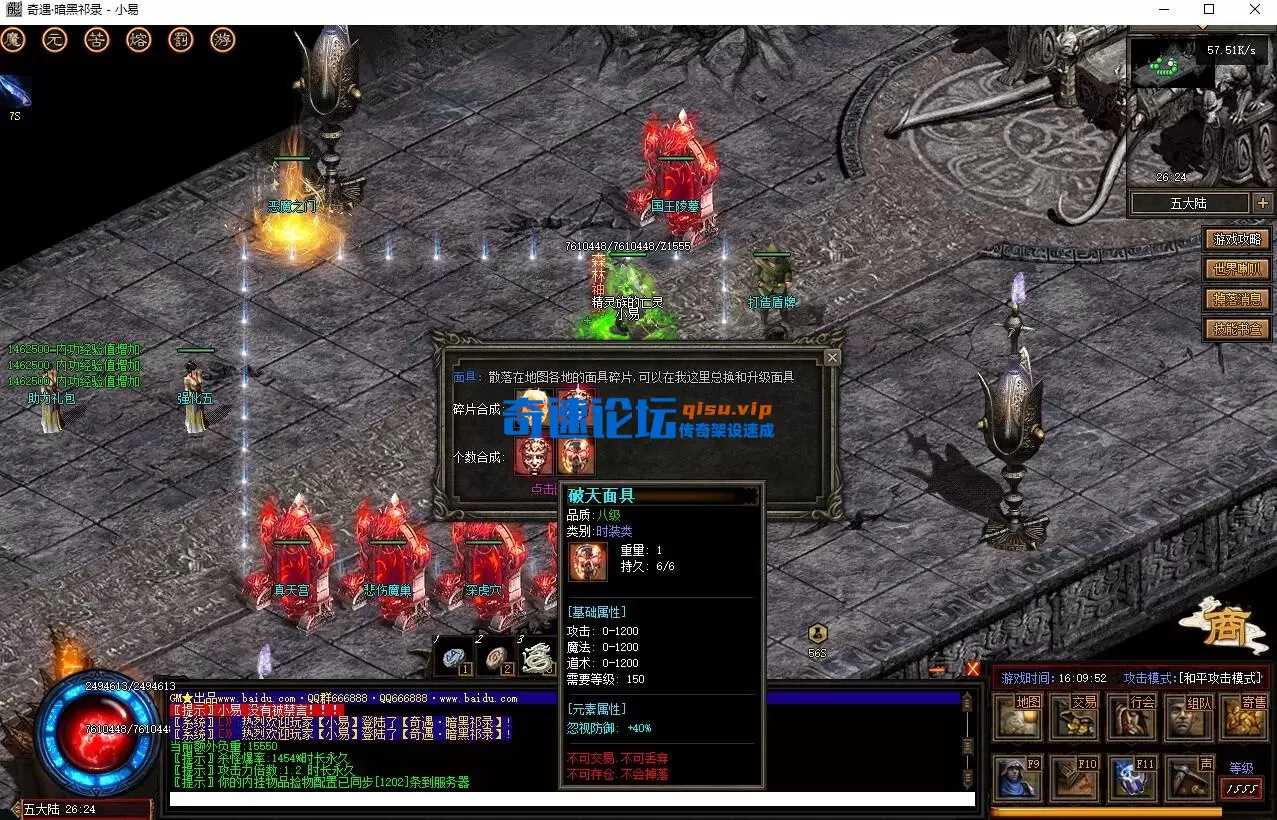Open the 交易 trade panel
The height and width of the screenshot is (820, 1277).
1075,717
